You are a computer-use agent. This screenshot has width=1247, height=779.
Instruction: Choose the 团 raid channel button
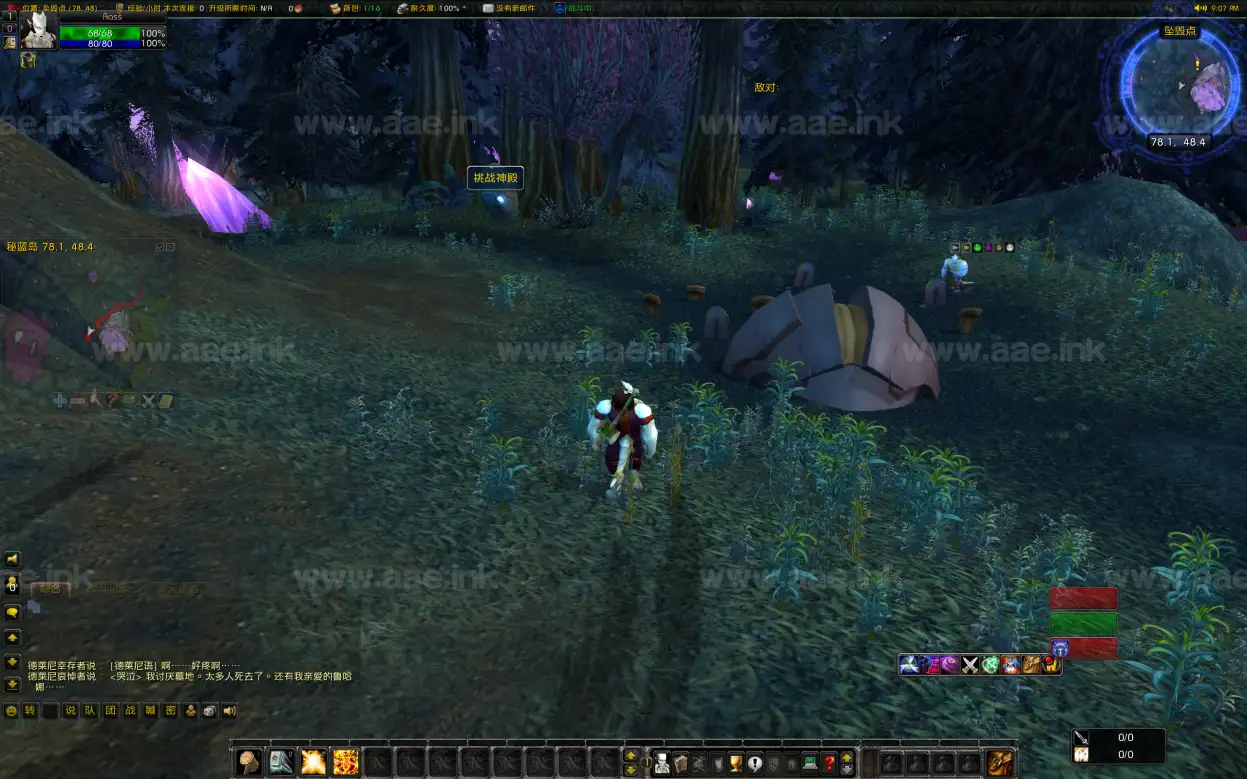110,711
